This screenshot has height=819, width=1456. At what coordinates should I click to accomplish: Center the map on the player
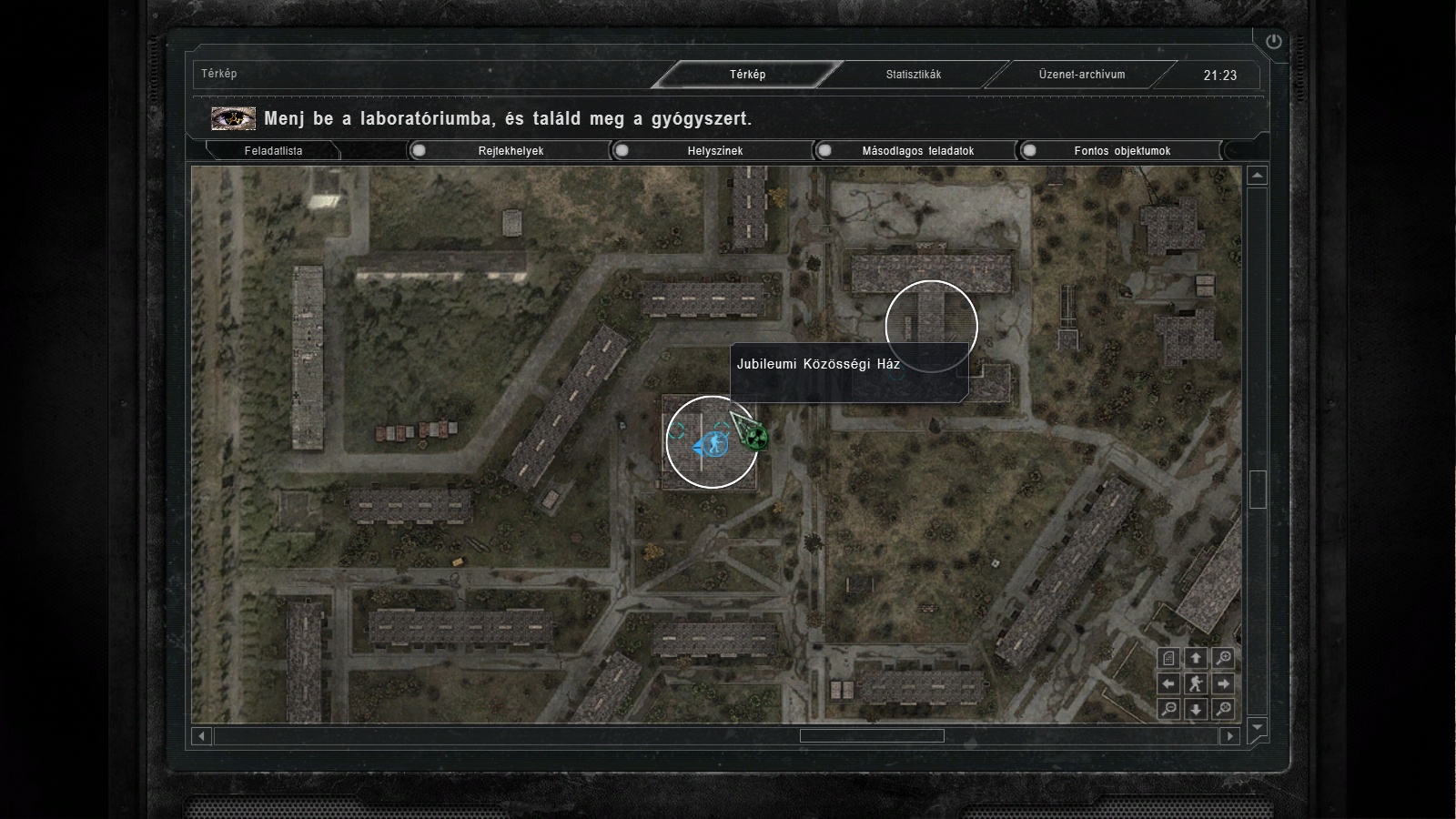click(x=1197, y=683)
